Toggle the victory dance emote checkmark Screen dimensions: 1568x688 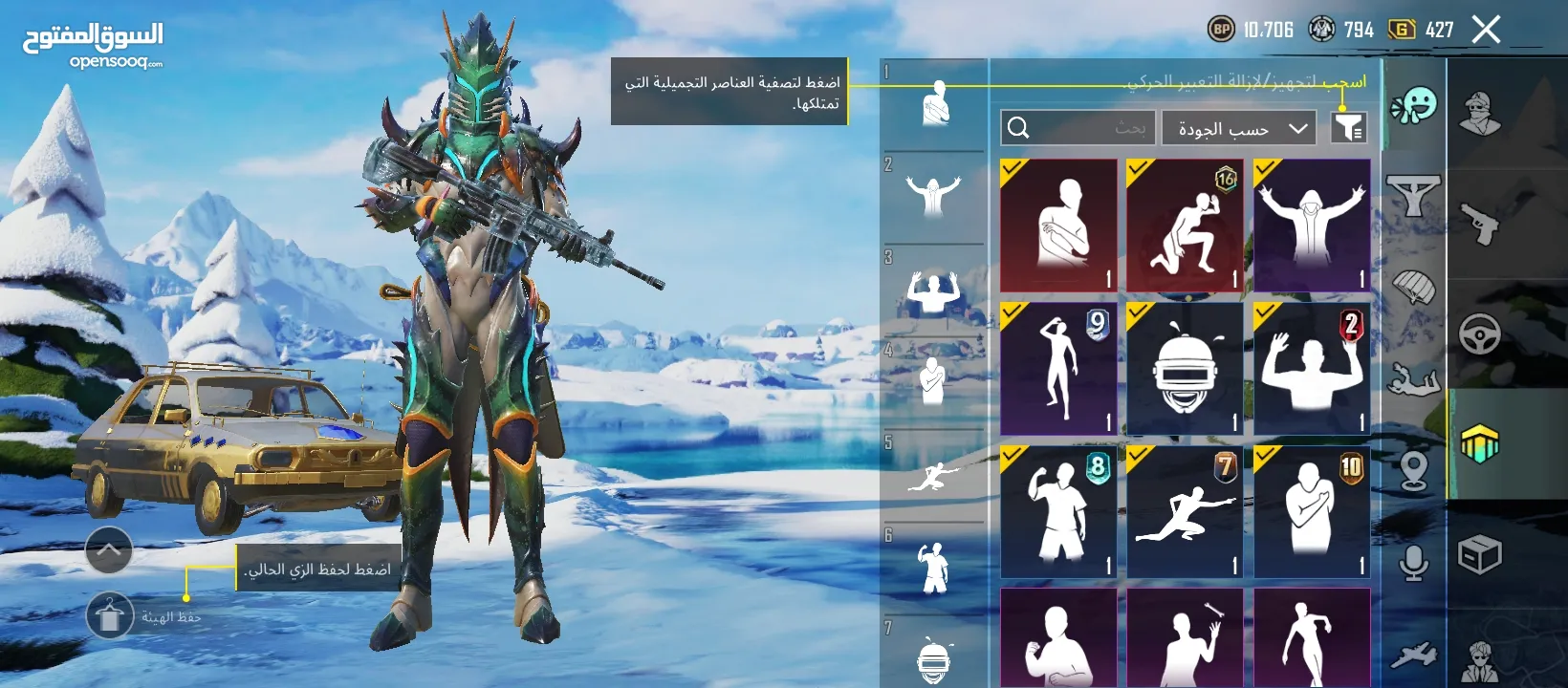(1265, 166)
